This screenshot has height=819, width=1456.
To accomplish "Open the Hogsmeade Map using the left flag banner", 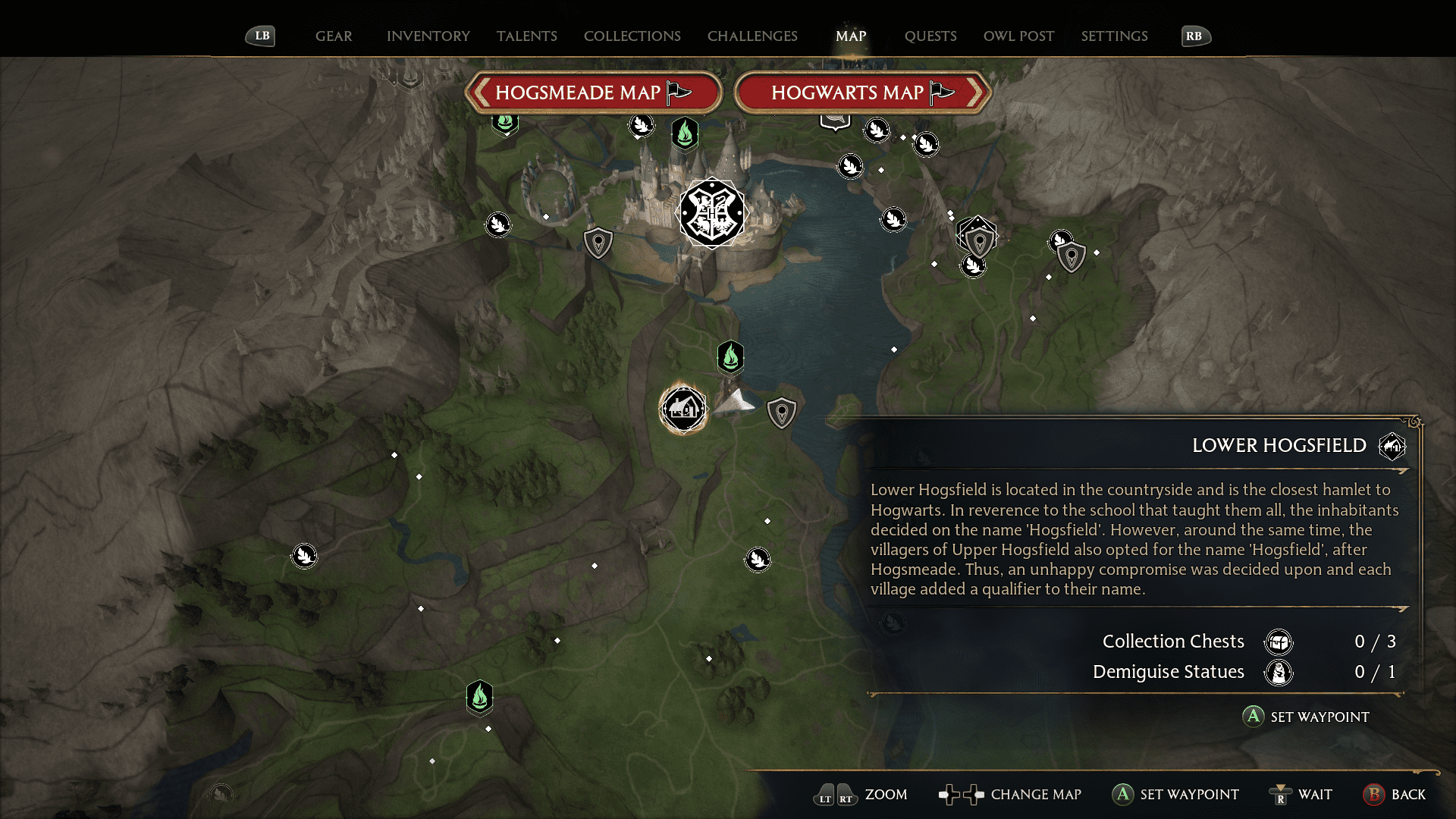I will (x=594, y=93).
